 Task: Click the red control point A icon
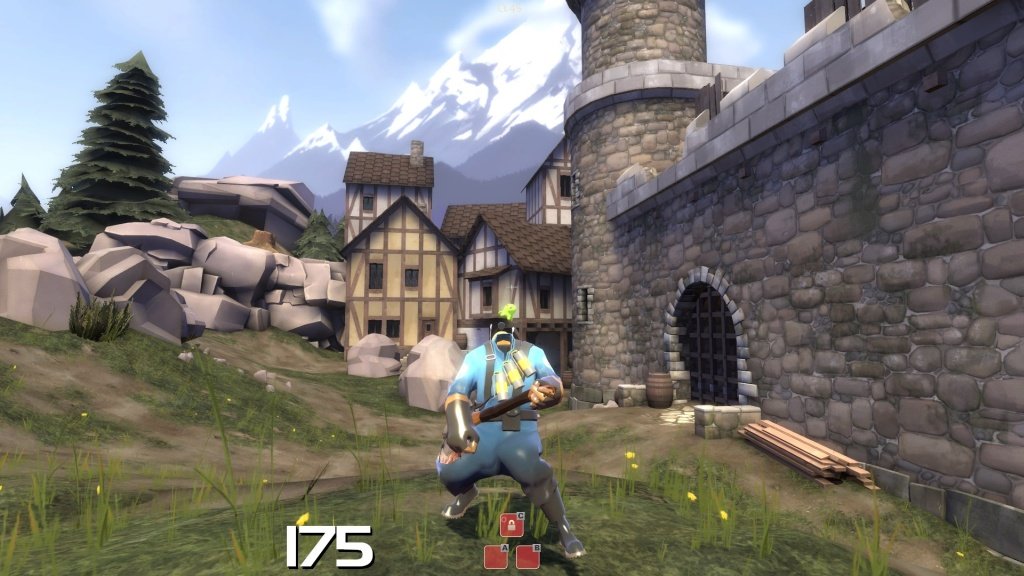[x=496, y=557]
